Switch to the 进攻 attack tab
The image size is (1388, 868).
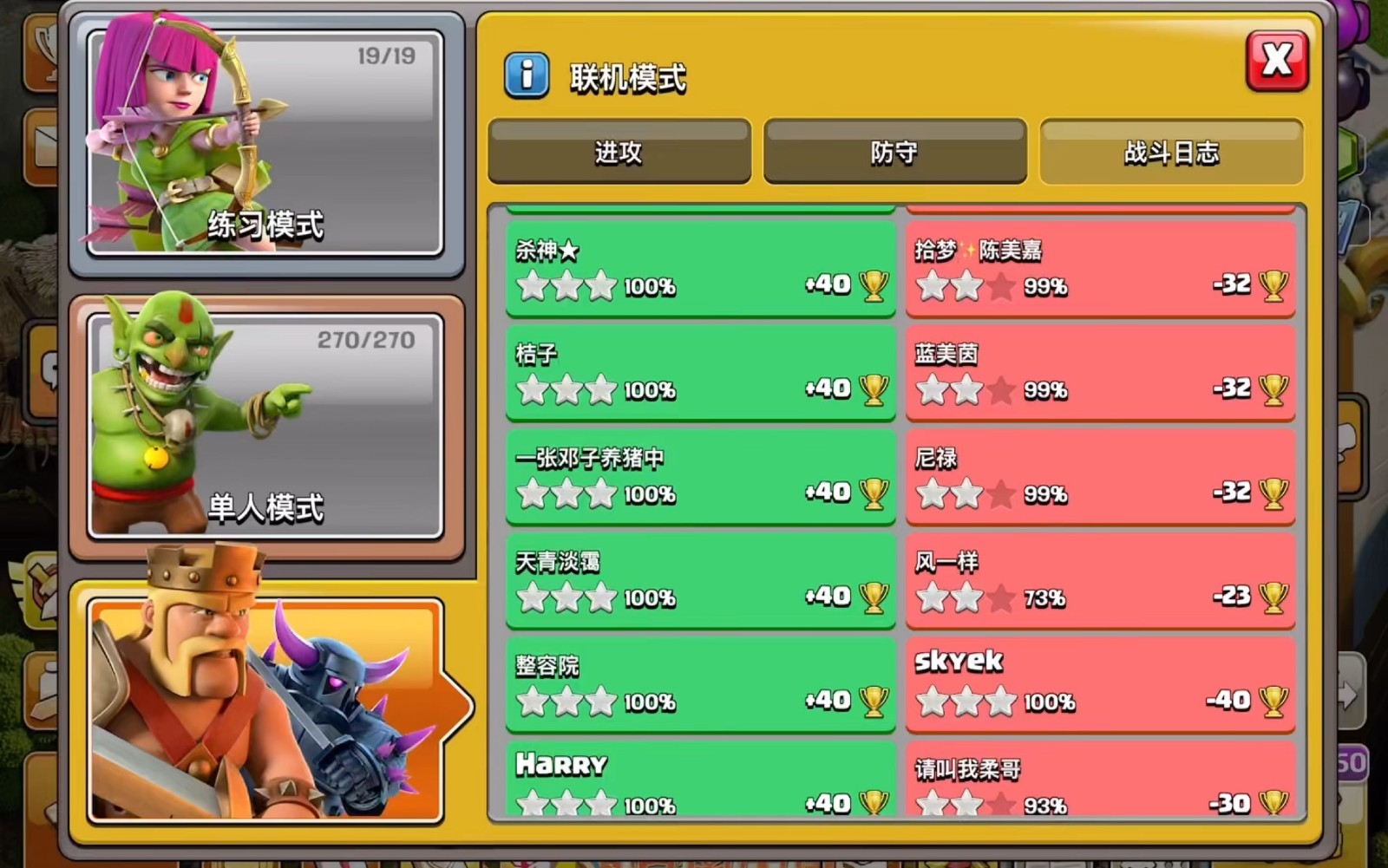tap(619, 152)
